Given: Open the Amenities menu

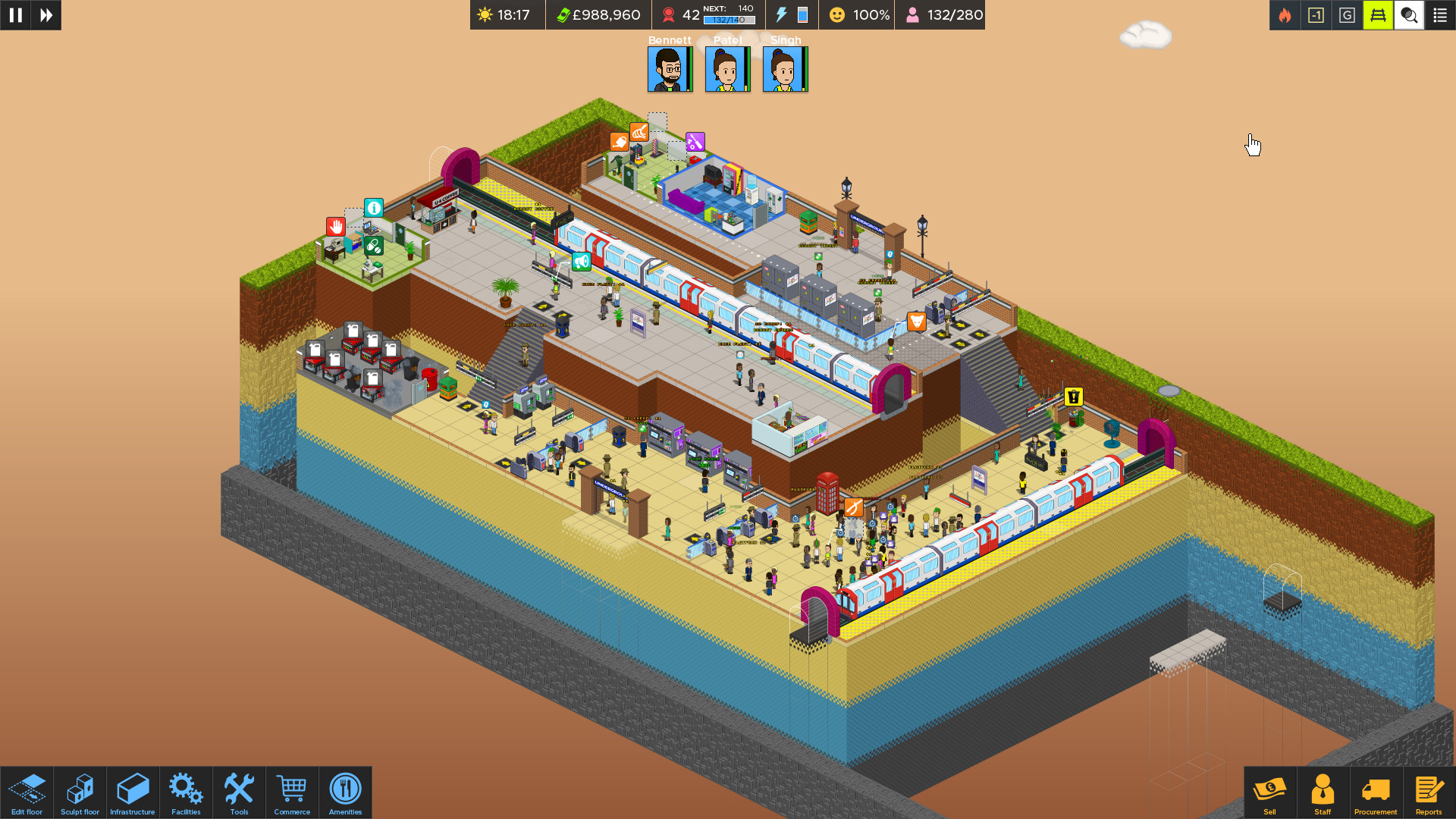Looking at the screenshot, I should pyautogui.click(x=345, y=792).
